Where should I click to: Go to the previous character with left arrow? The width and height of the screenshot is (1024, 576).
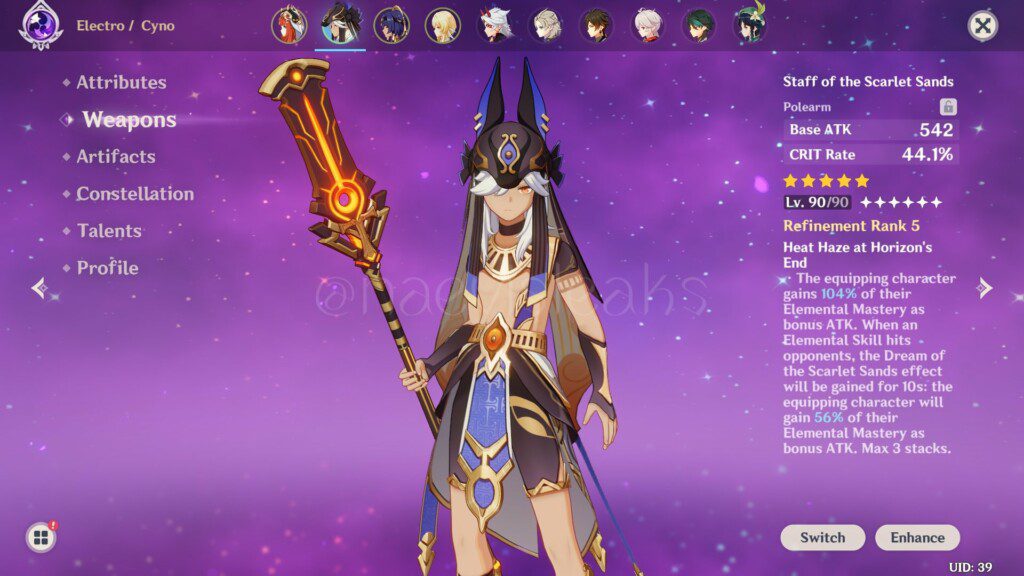[x=39, y=289]
